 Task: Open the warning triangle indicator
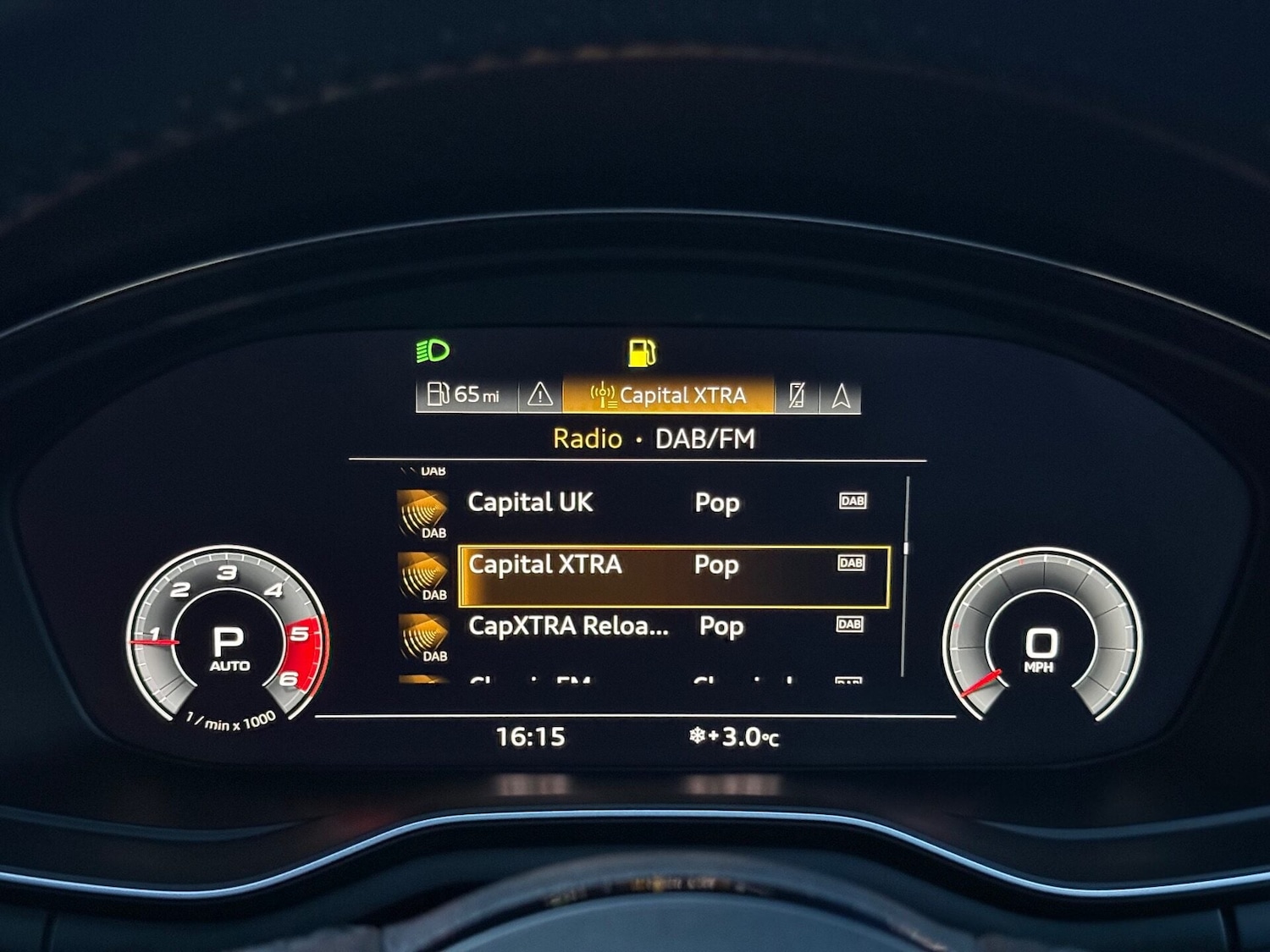(538, 393)
